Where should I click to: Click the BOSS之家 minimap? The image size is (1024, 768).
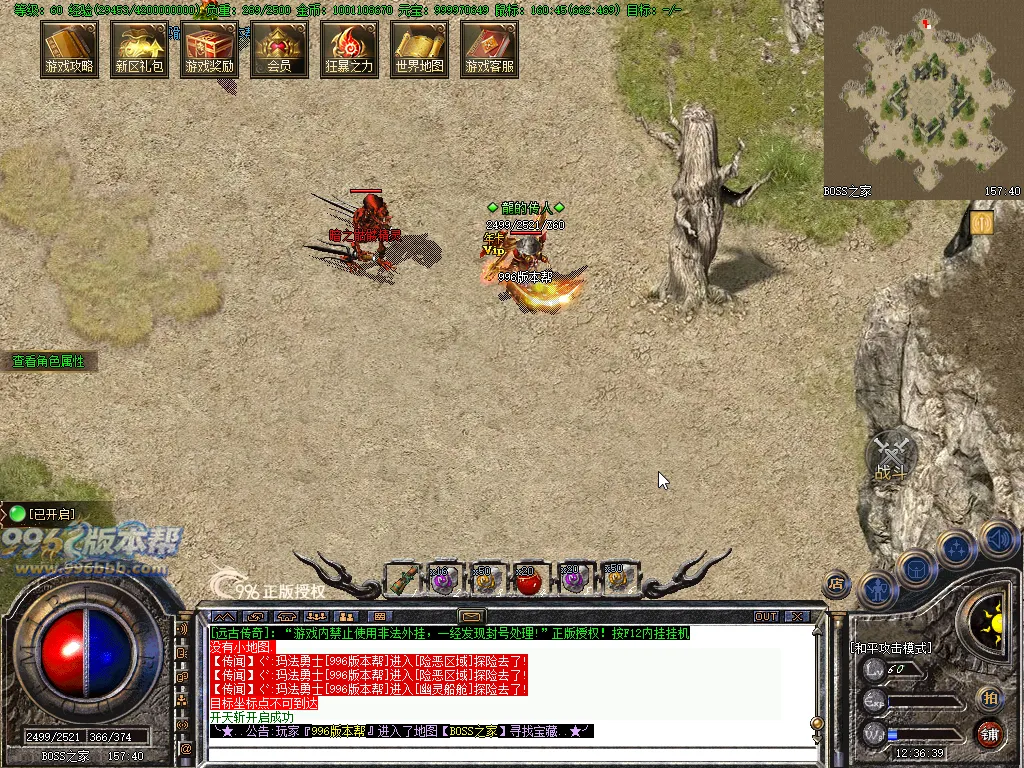(x=923, y=98)
